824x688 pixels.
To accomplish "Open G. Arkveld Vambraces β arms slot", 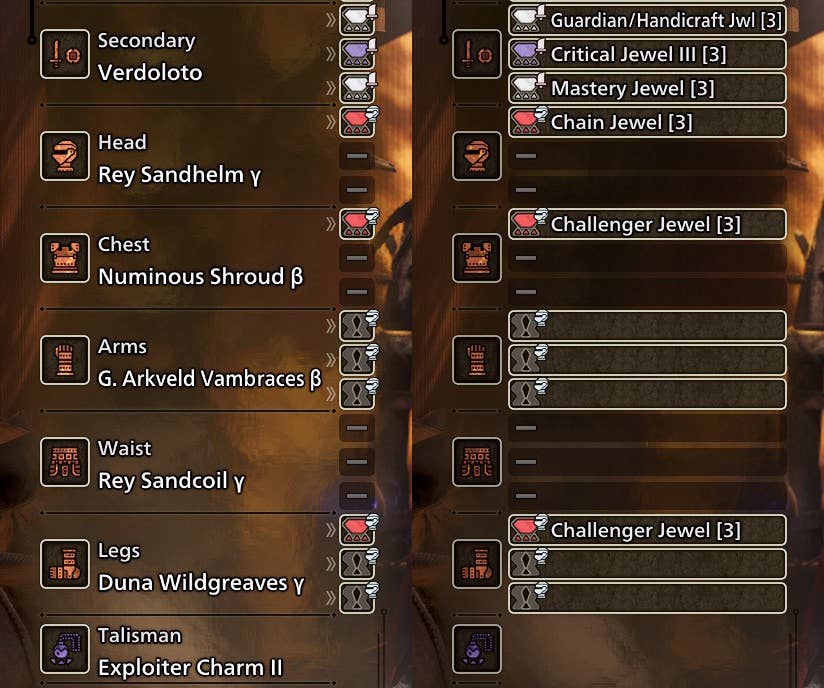I will 210,378.
